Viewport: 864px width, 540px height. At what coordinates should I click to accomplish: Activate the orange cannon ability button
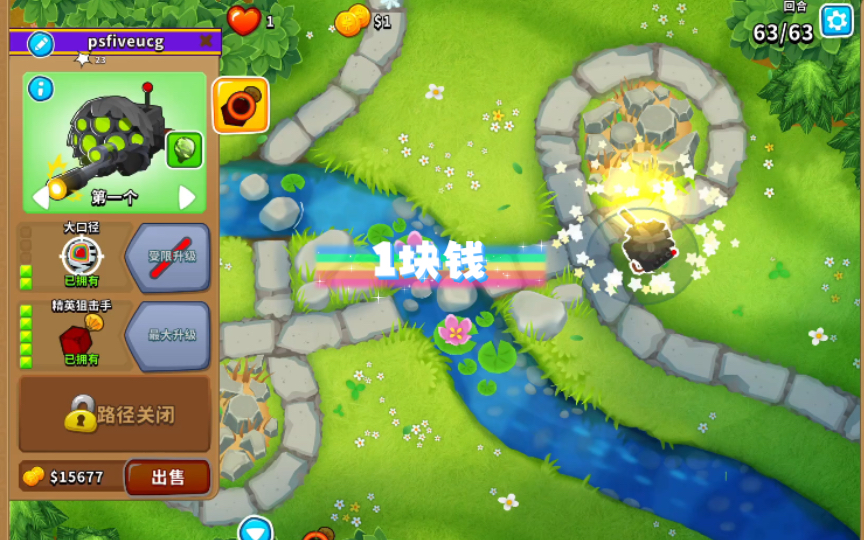(241, 105)
